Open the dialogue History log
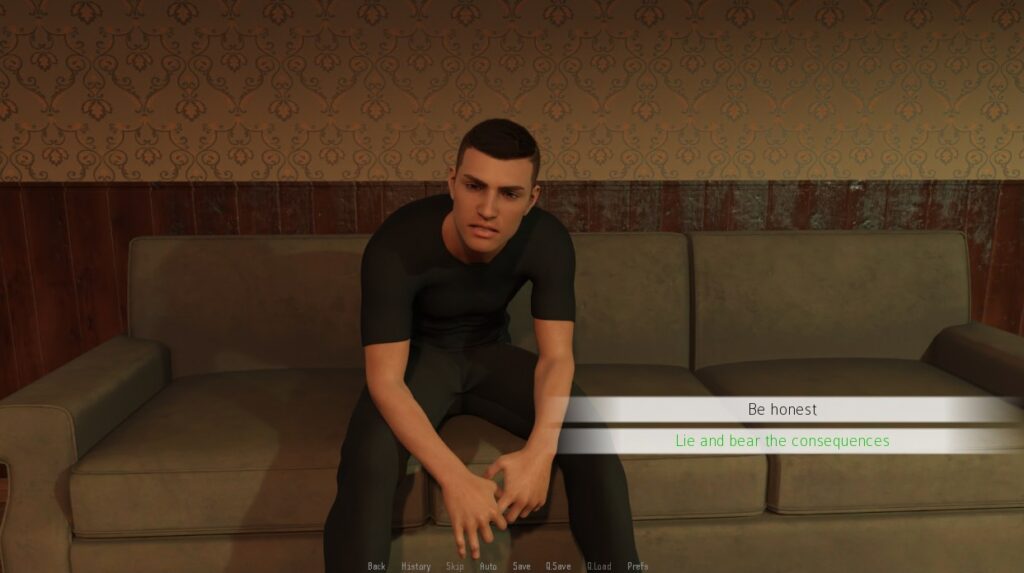The height and width of the screenshot is (573, 1024). point(416,566)
